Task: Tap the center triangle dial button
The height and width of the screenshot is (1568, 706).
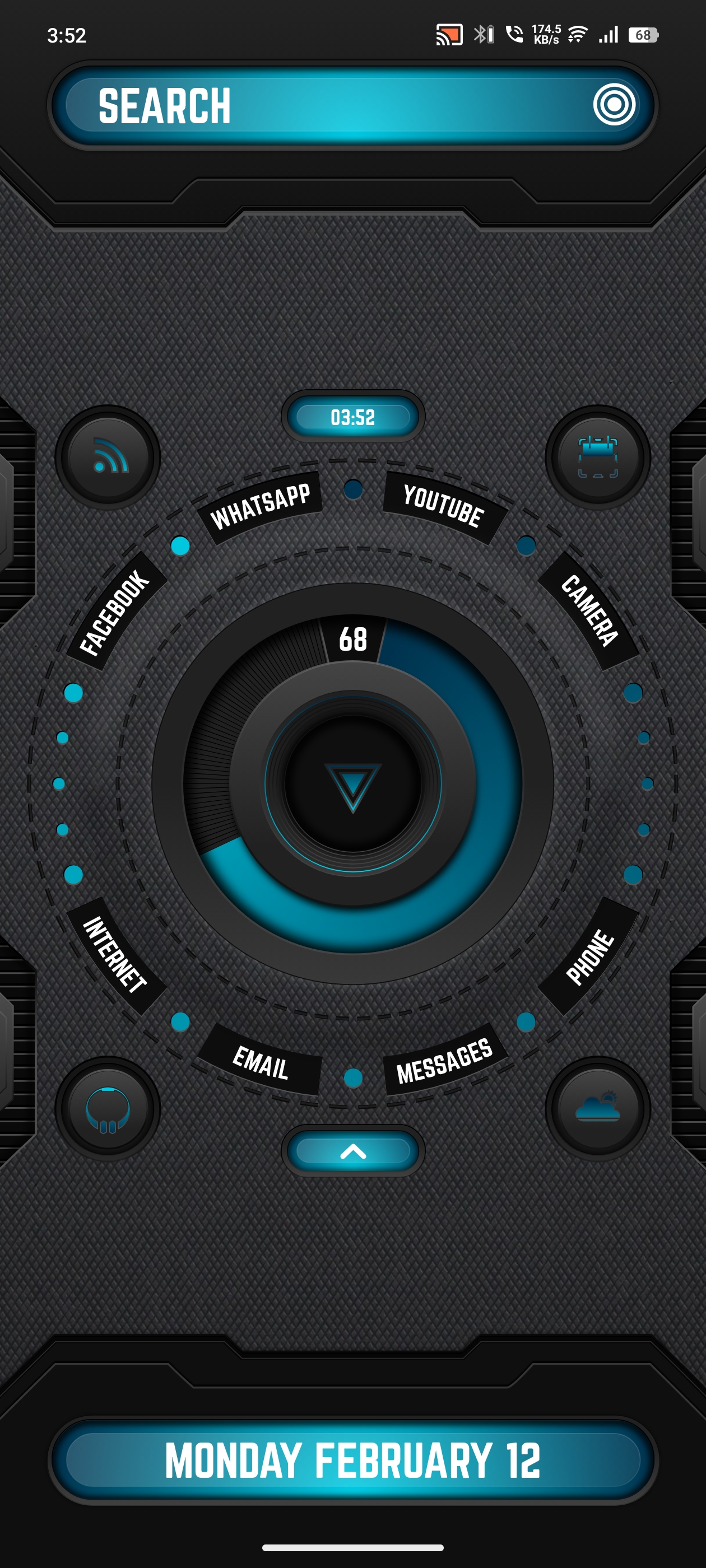Action: tap(352, 784)
